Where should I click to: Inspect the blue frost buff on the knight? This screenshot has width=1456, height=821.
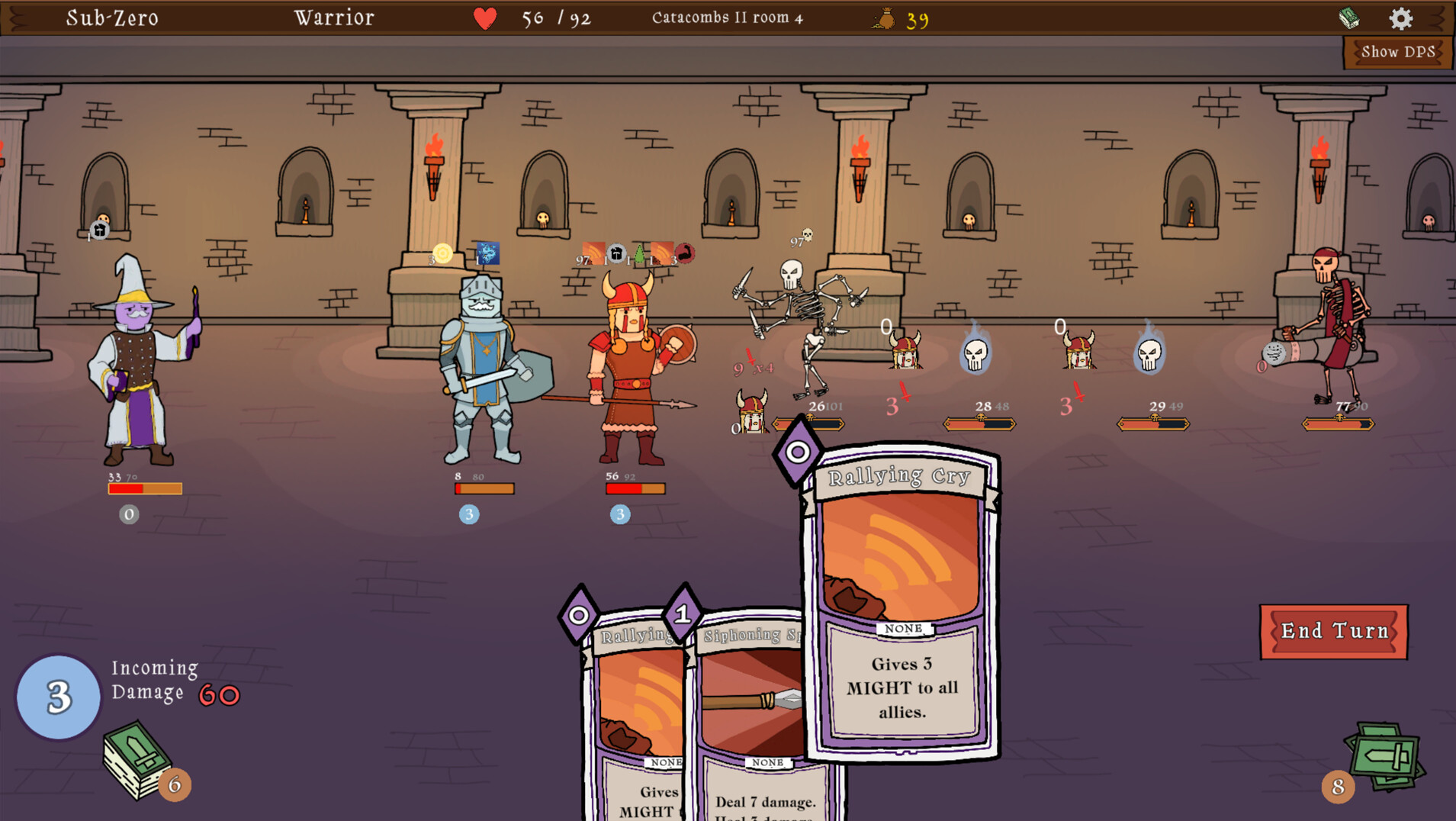pos(487,253)
